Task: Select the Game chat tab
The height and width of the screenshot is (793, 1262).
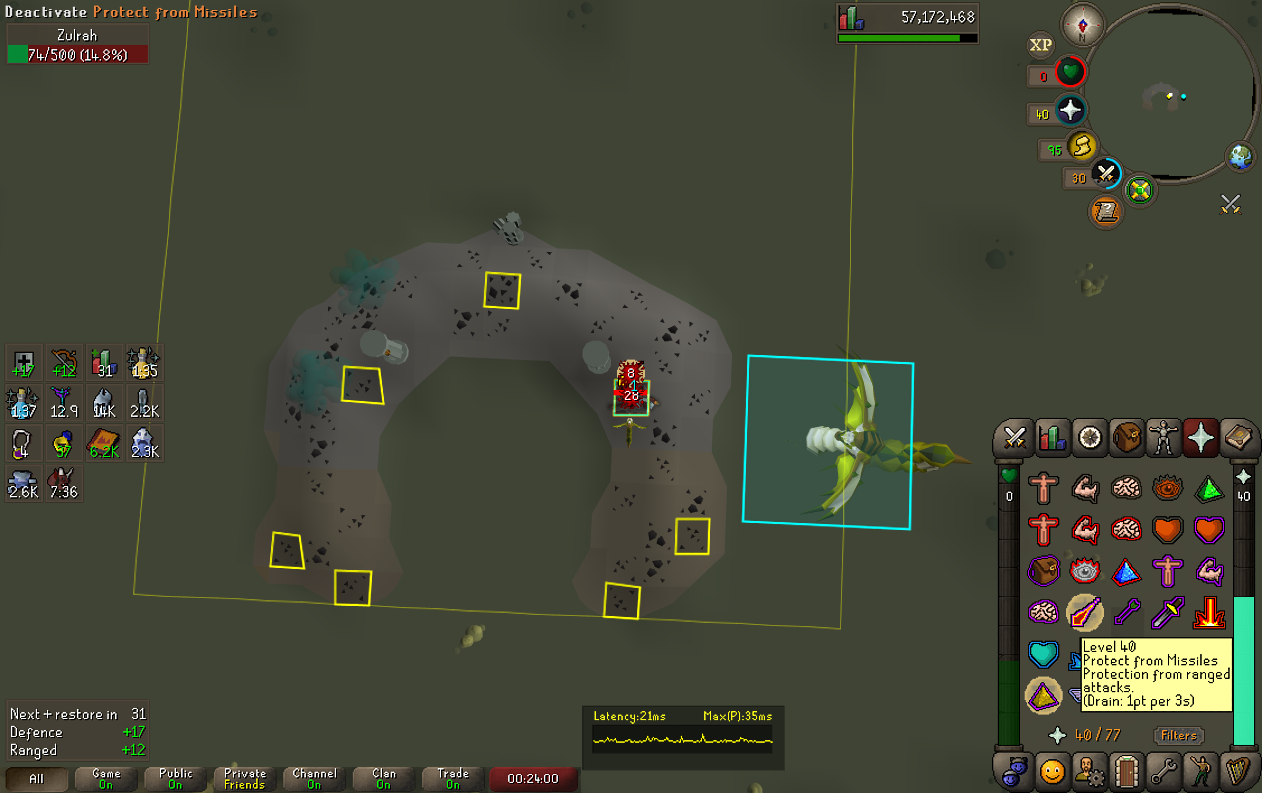Action: point(106,779)
